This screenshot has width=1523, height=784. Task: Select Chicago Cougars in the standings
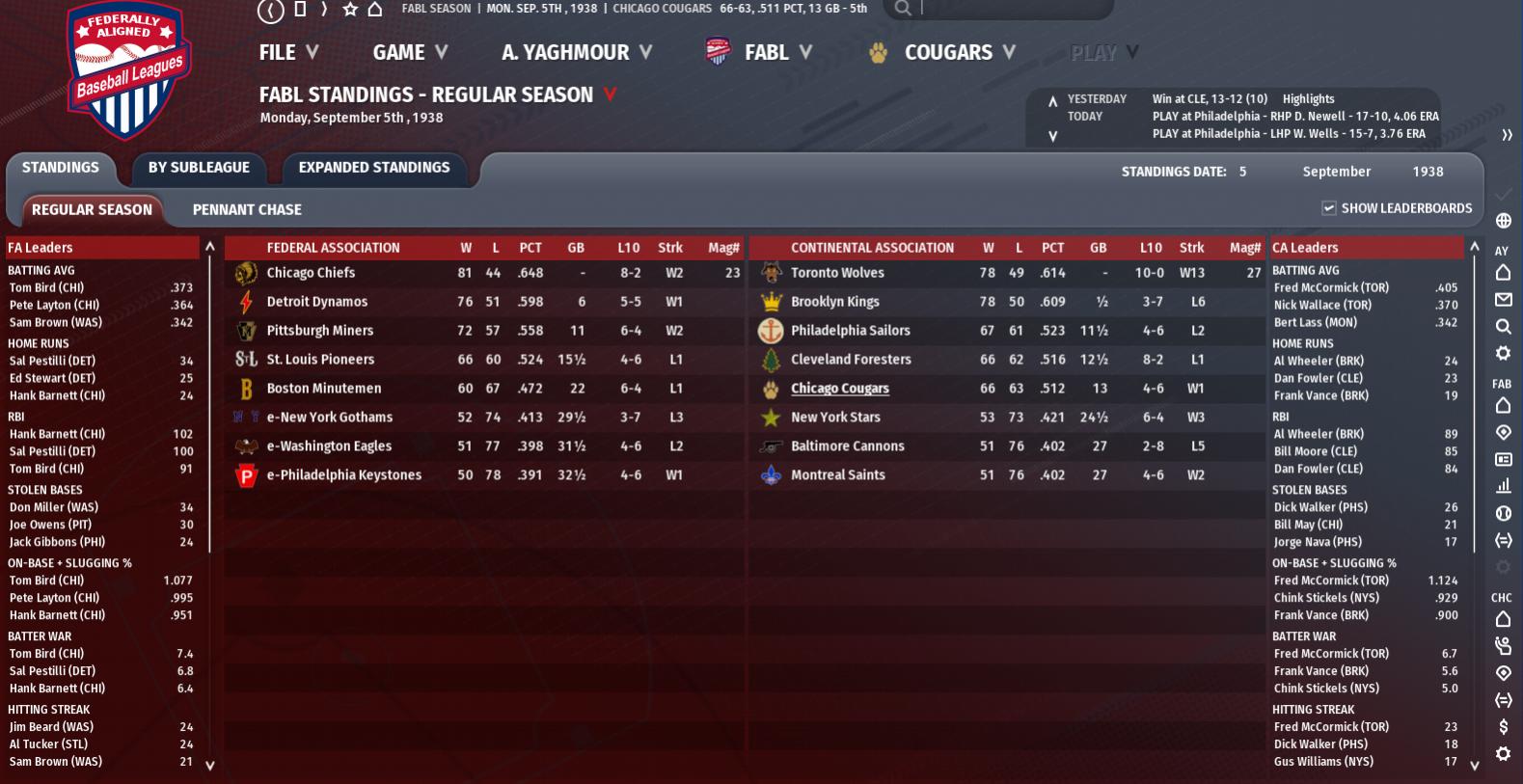(x=839, y=389)
